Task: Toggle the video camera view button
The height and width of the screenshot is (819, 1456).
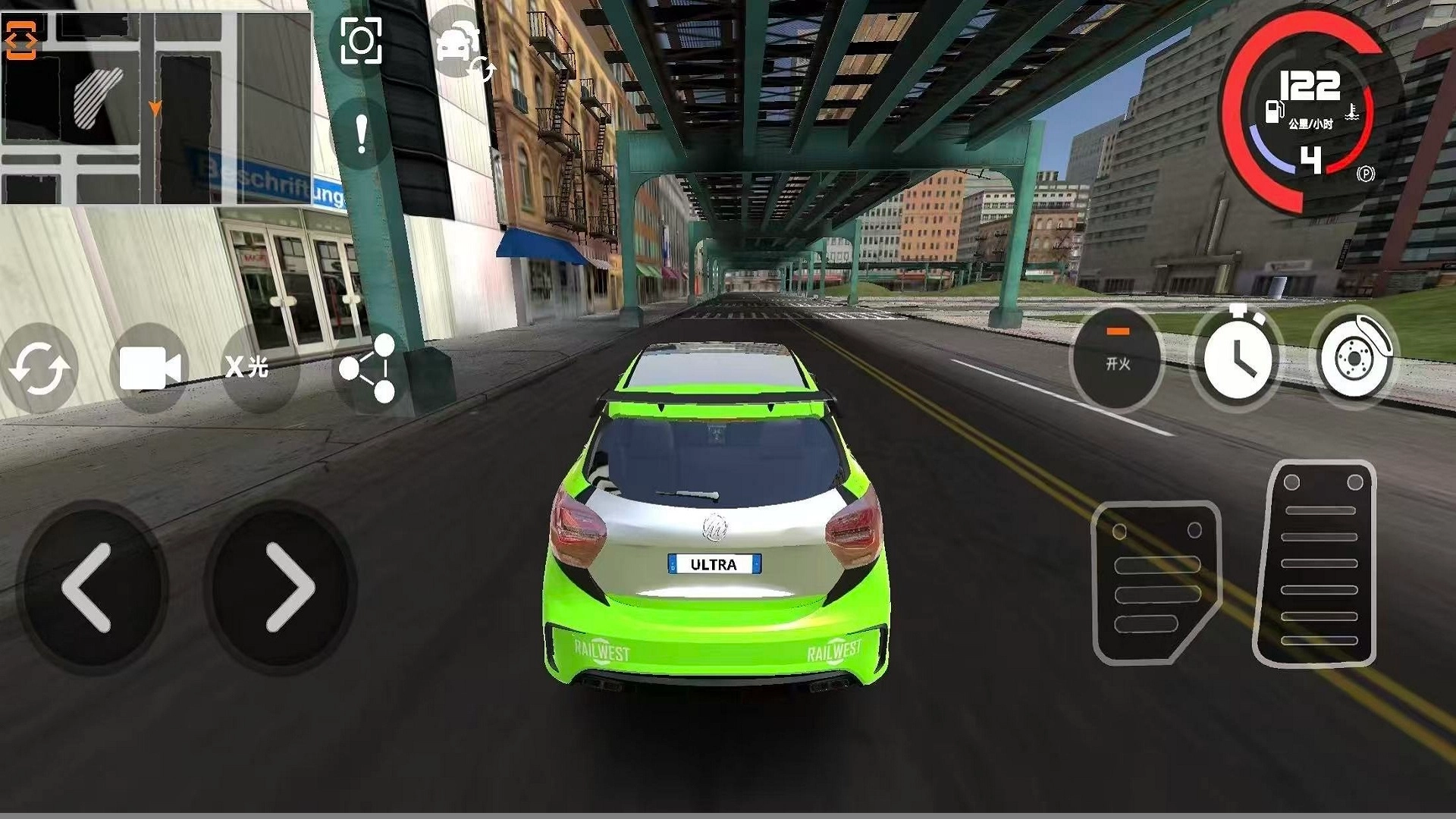Action: 149,369
